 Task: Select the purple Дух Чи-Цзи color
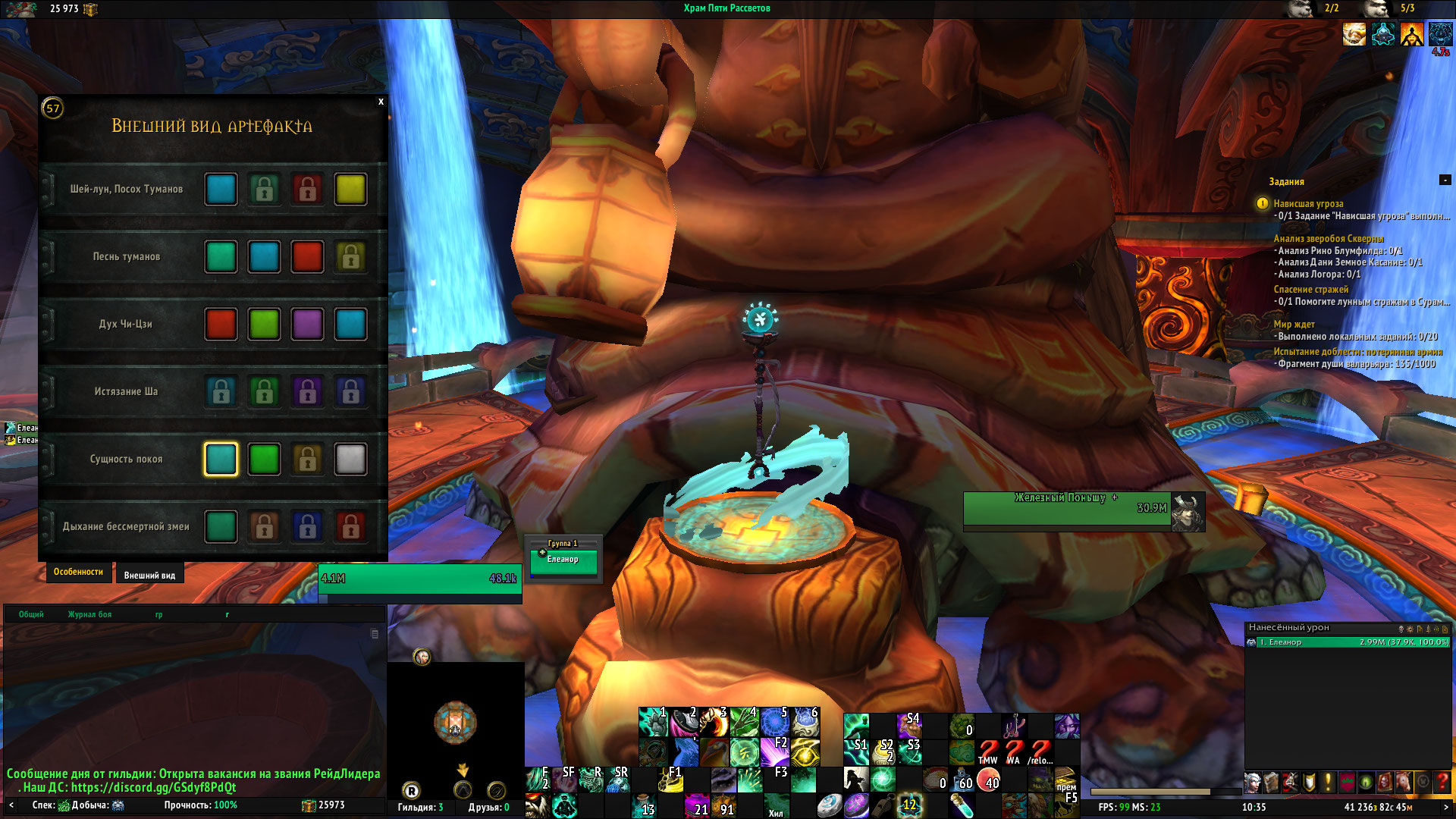(x=307, y=325)
